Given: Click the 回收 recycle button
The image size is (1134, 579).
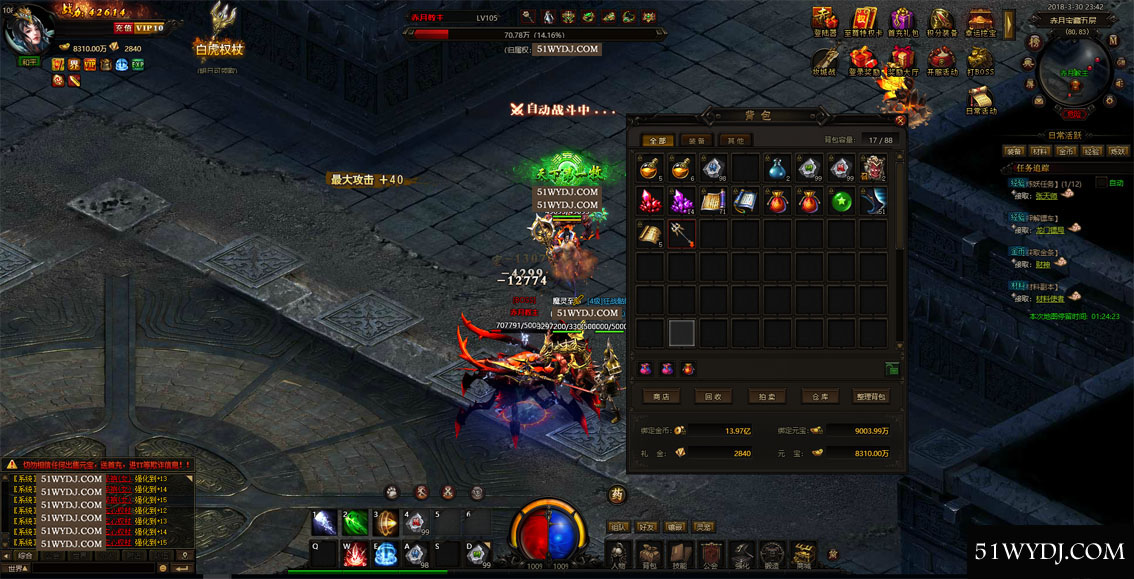Looking at the screenshot, I should tap(713, 397).
